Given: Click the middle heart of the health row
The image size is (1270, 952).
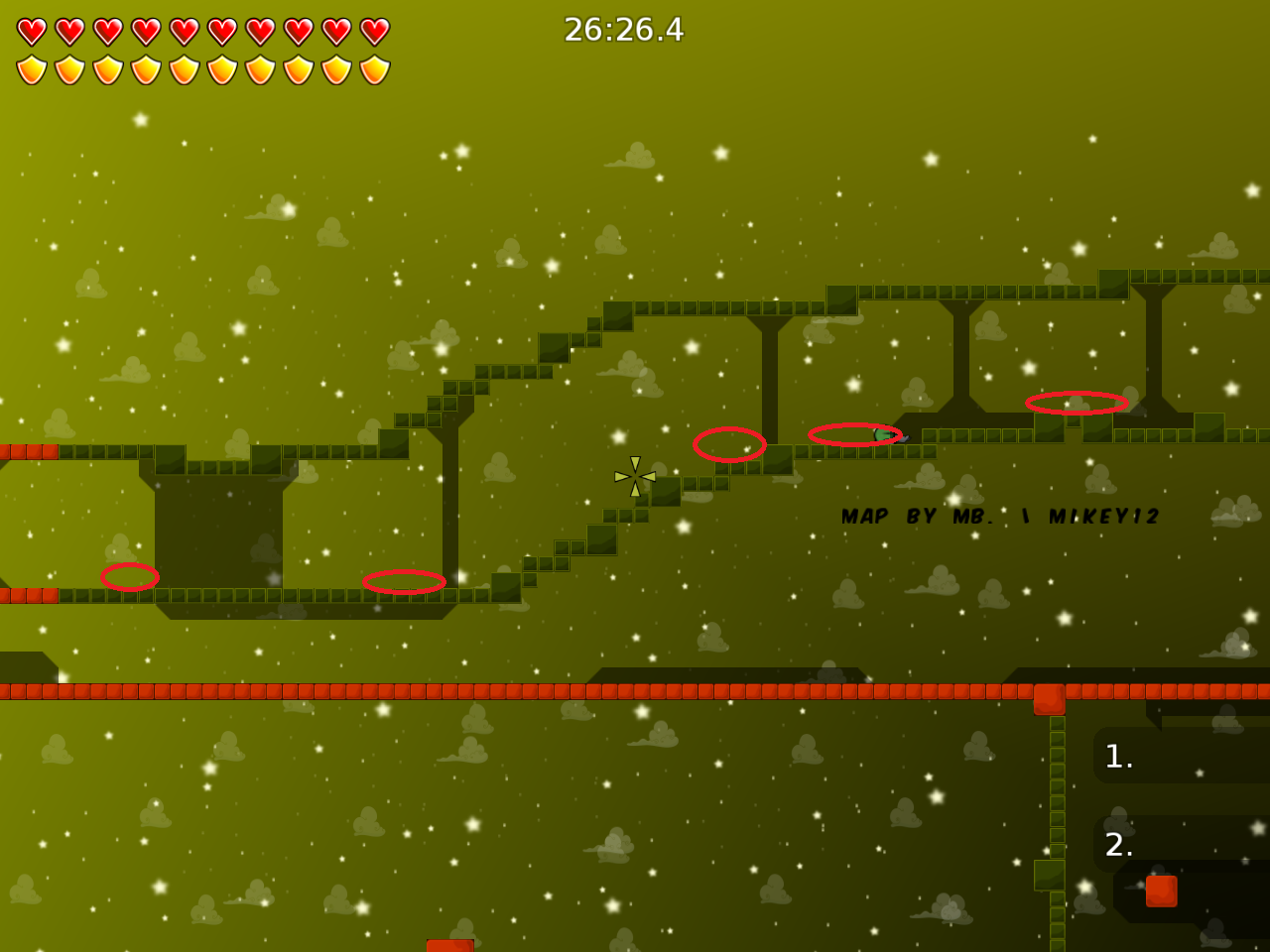Looking at the screenshot, I should click(x=182, y=30).
